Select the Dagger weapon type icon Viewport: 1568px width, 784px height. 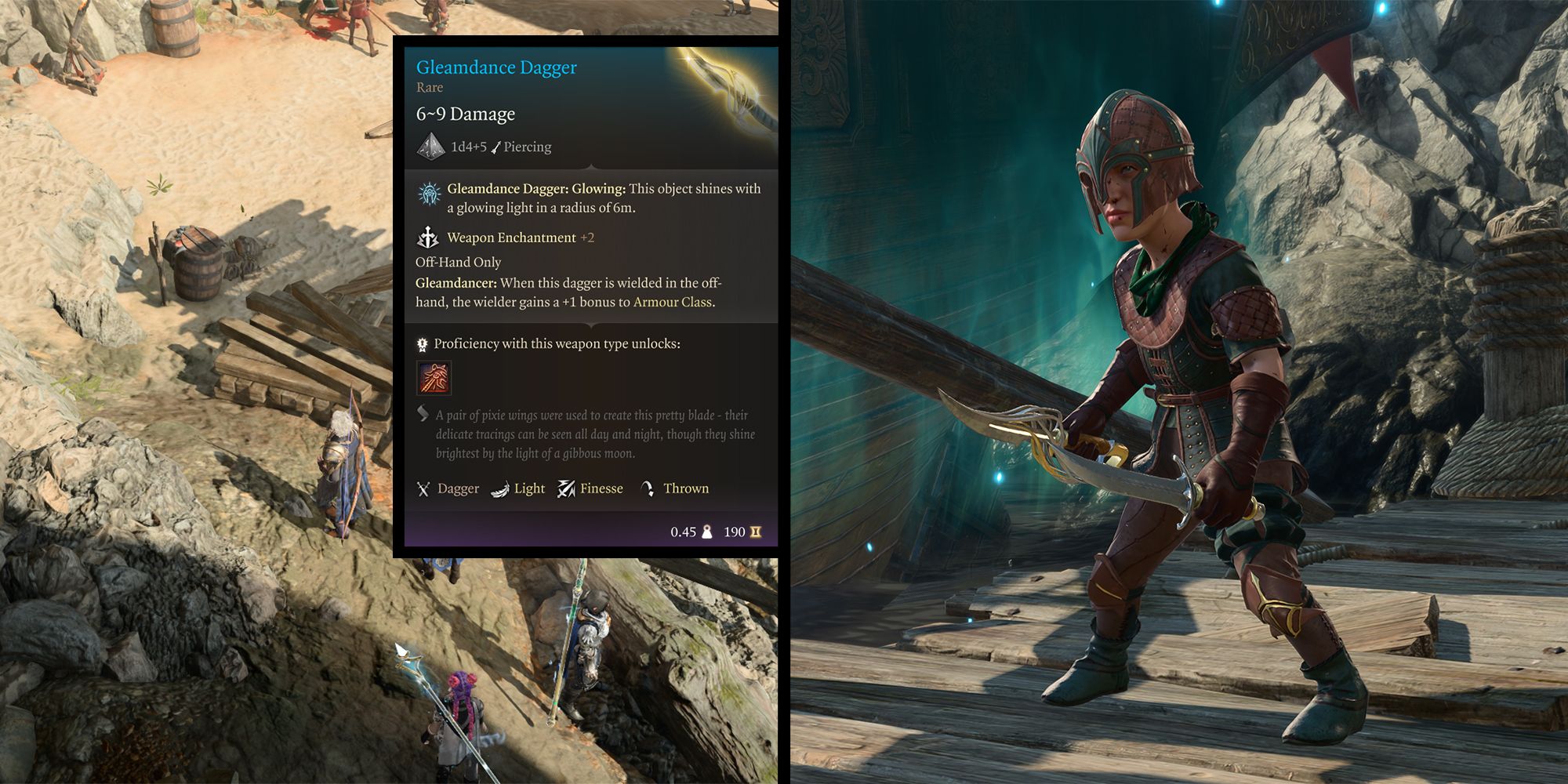pos(423,489)
